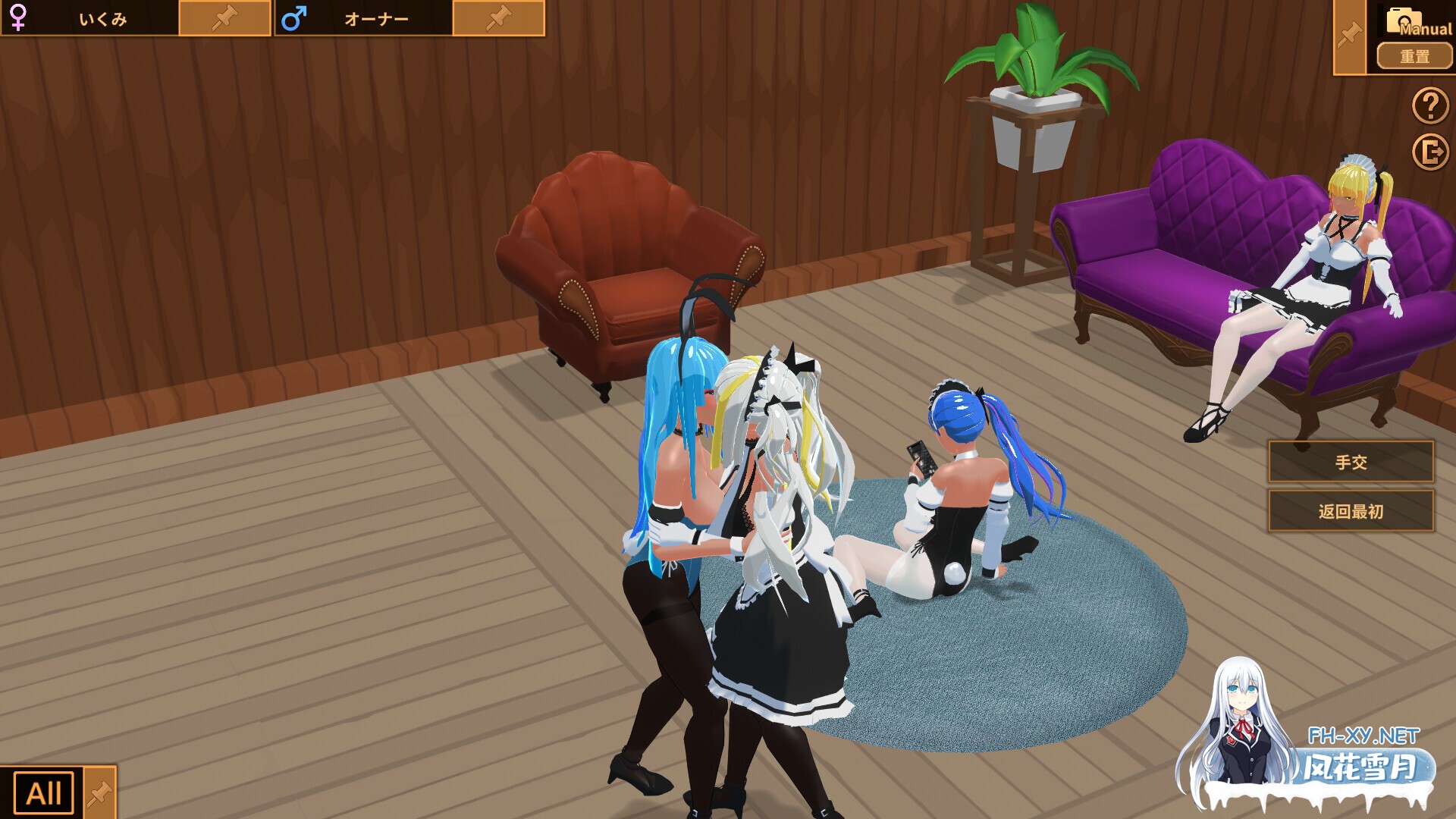Click the 手交 action button
The height and width of the screenshot is (819, 1456).
1351,462
